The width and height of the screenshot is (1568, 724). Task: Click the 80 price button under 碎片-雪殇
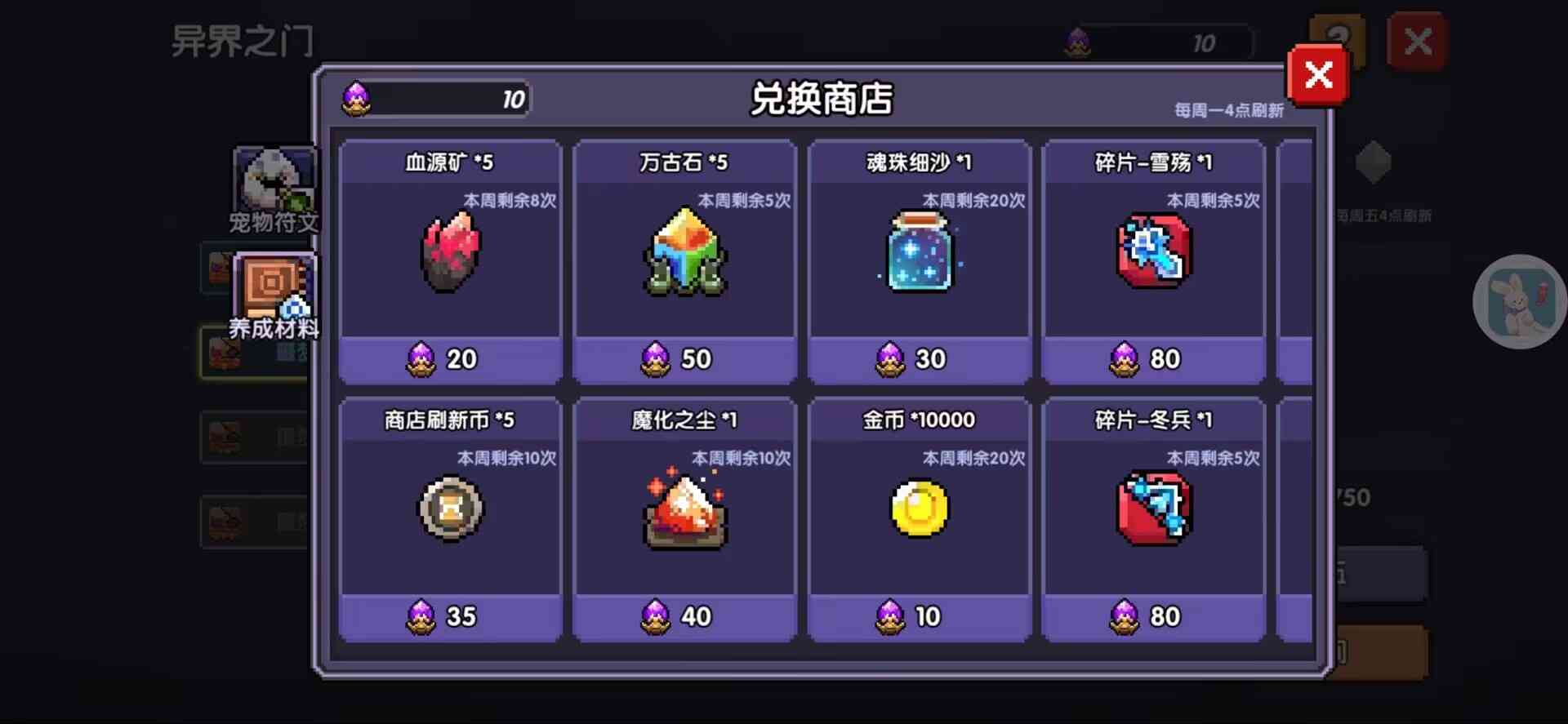(1152, 359)
